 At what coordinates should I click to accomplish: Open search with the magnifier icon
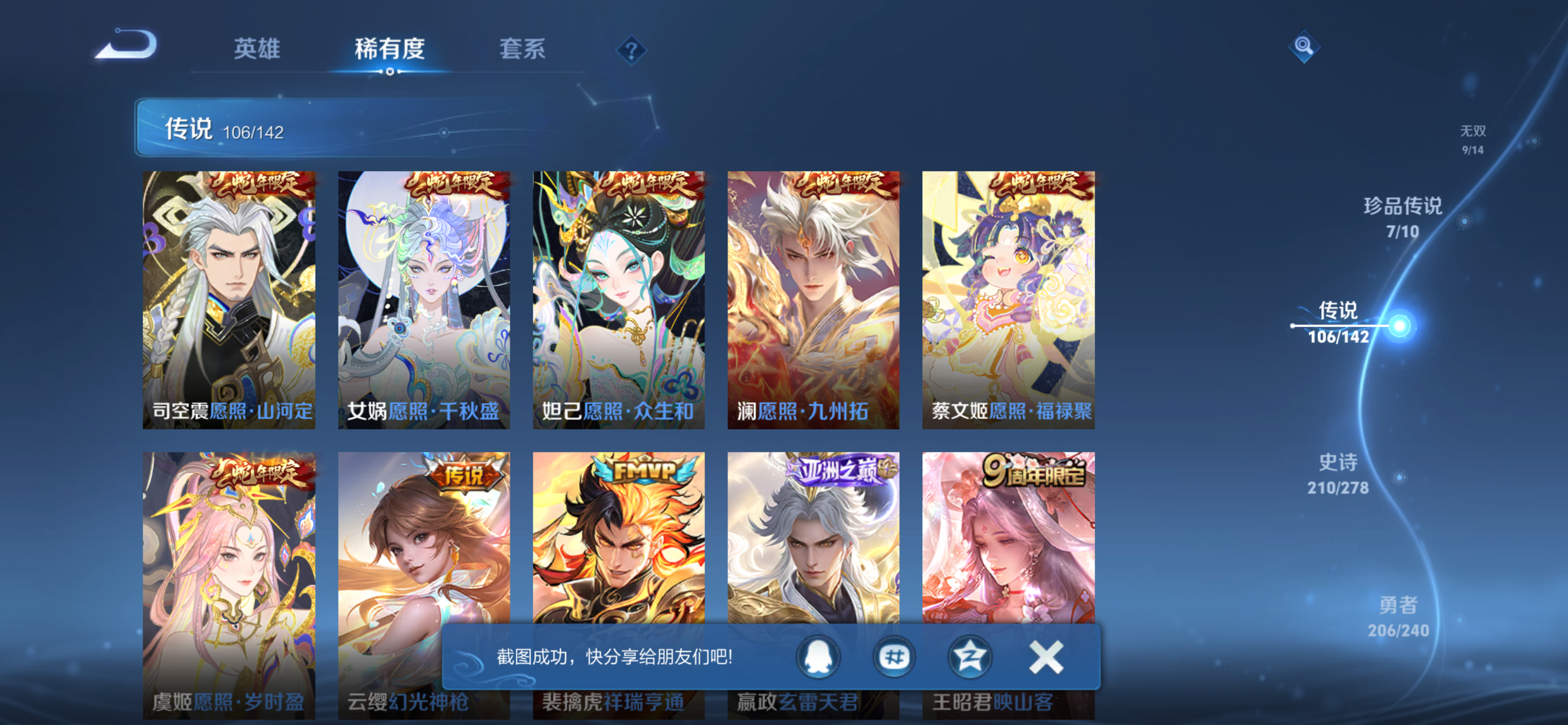(x=1304, y=47)
